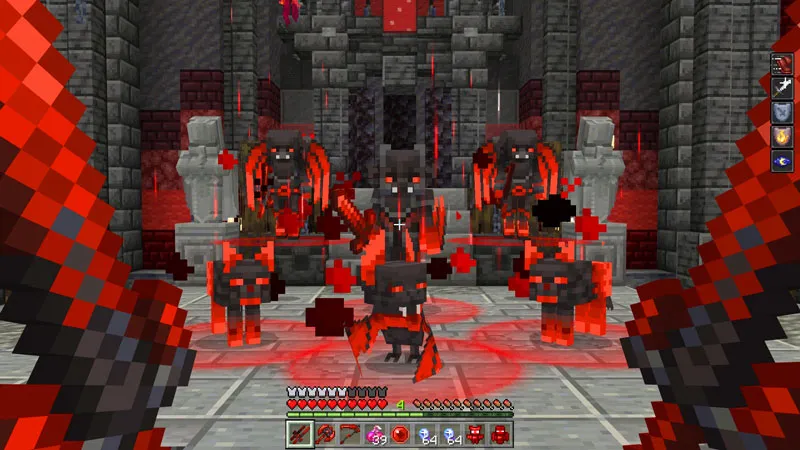Select the red horned totem slot
Viewport: 800px width, 450px height.
[475, 433]
